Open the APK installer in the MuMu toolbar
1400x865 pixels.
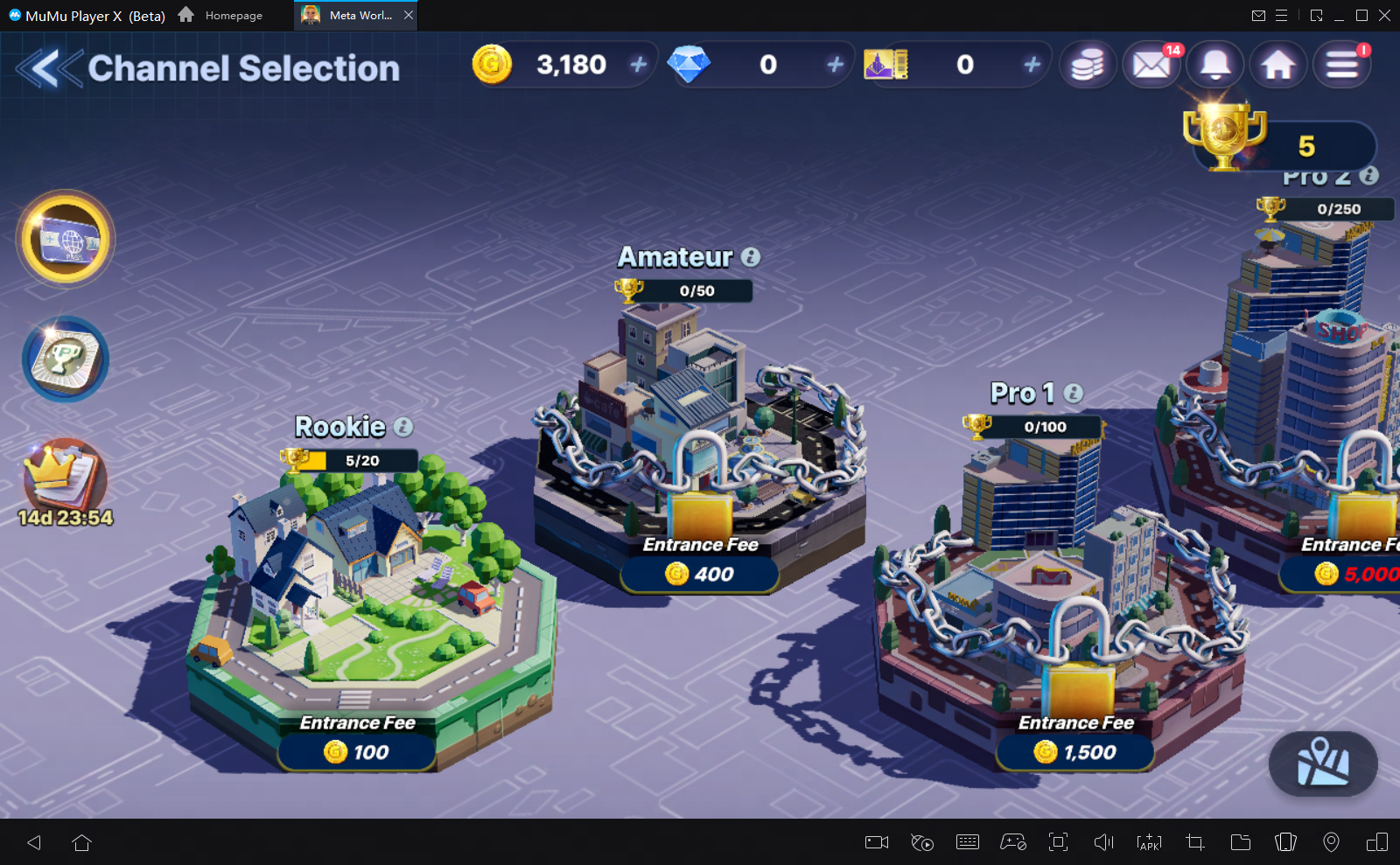pos(1148,842)
